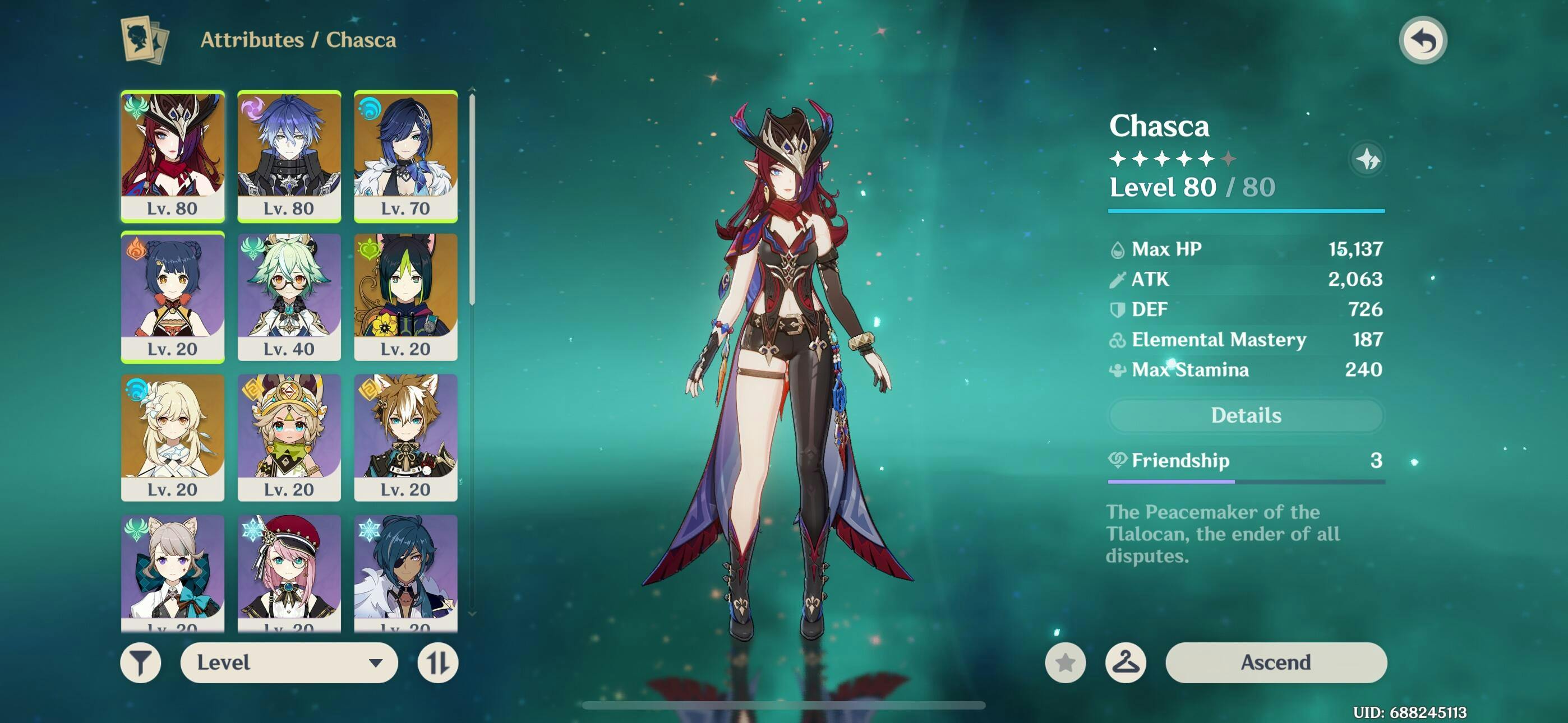Choose the Hydro Lv. 70 character card
The image size is (1568, 723).
point(405,155)
